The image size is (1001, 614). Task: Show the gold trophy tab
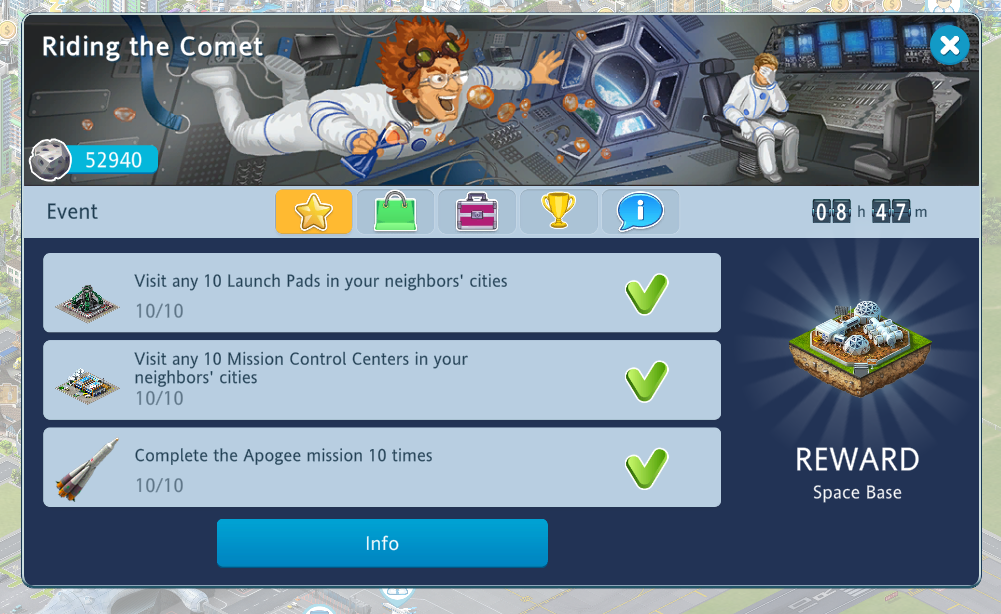coord(559,212)
